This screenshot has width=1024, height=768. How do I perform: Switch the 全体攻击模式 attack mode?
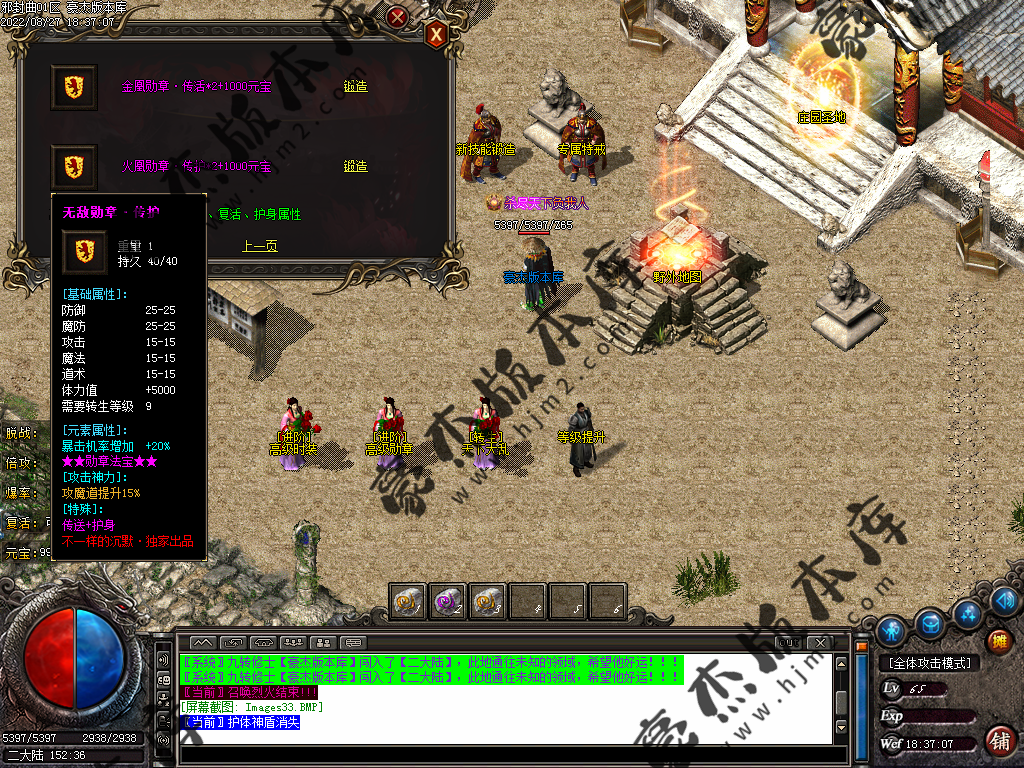930,663
